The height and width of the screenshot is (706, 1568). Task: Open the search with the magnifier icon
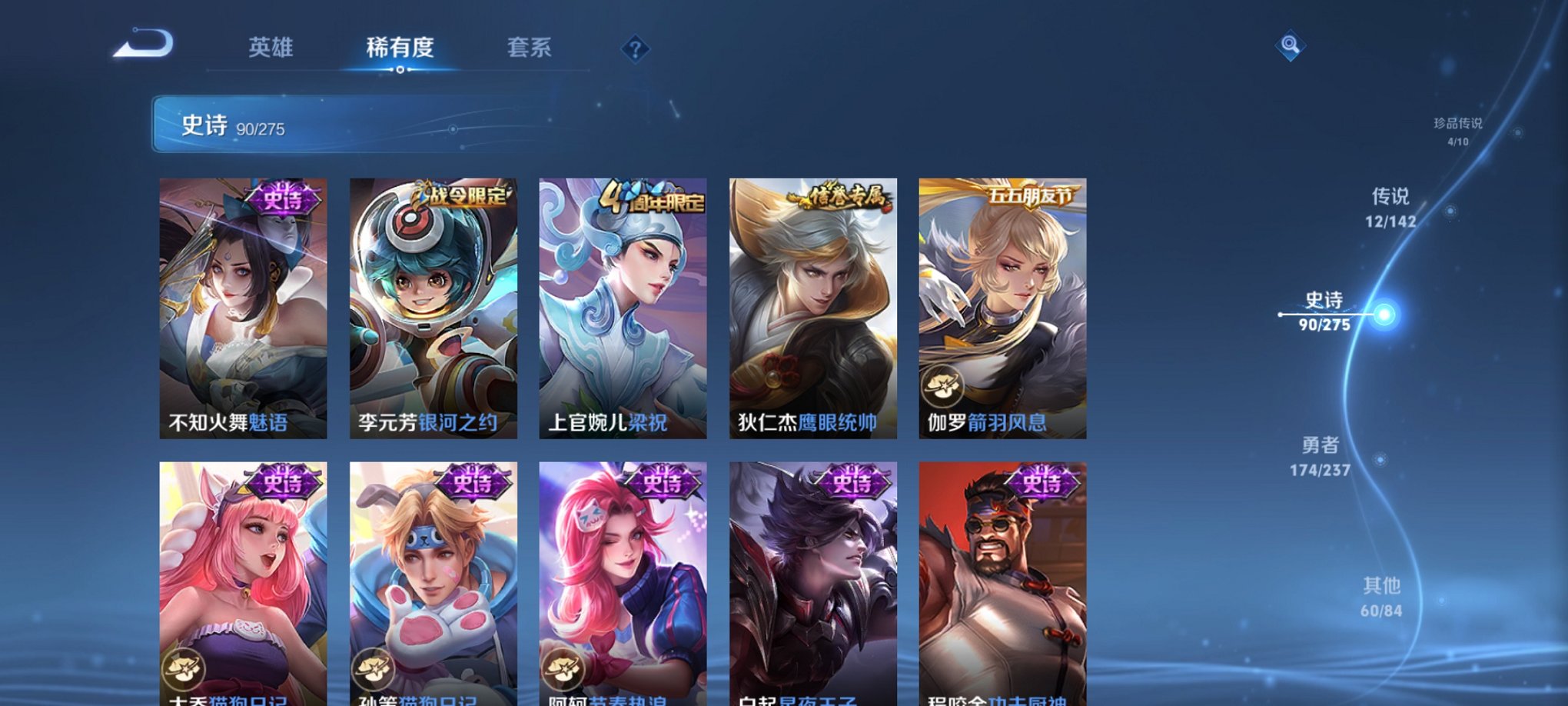click(x=1288, y=46)
